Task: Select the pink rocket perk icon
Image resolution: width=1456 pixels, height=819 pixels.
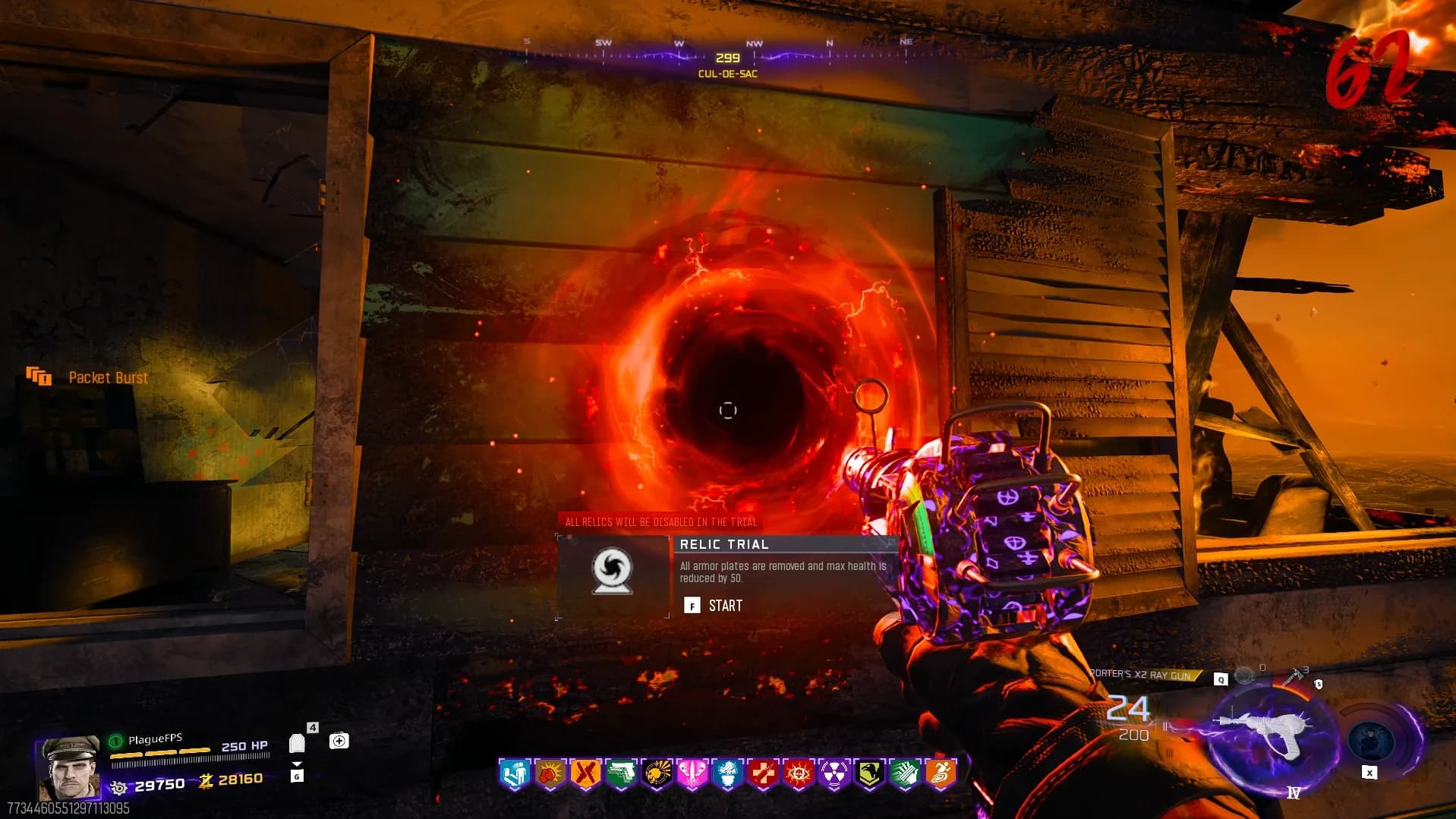Action: click(692, 774)
